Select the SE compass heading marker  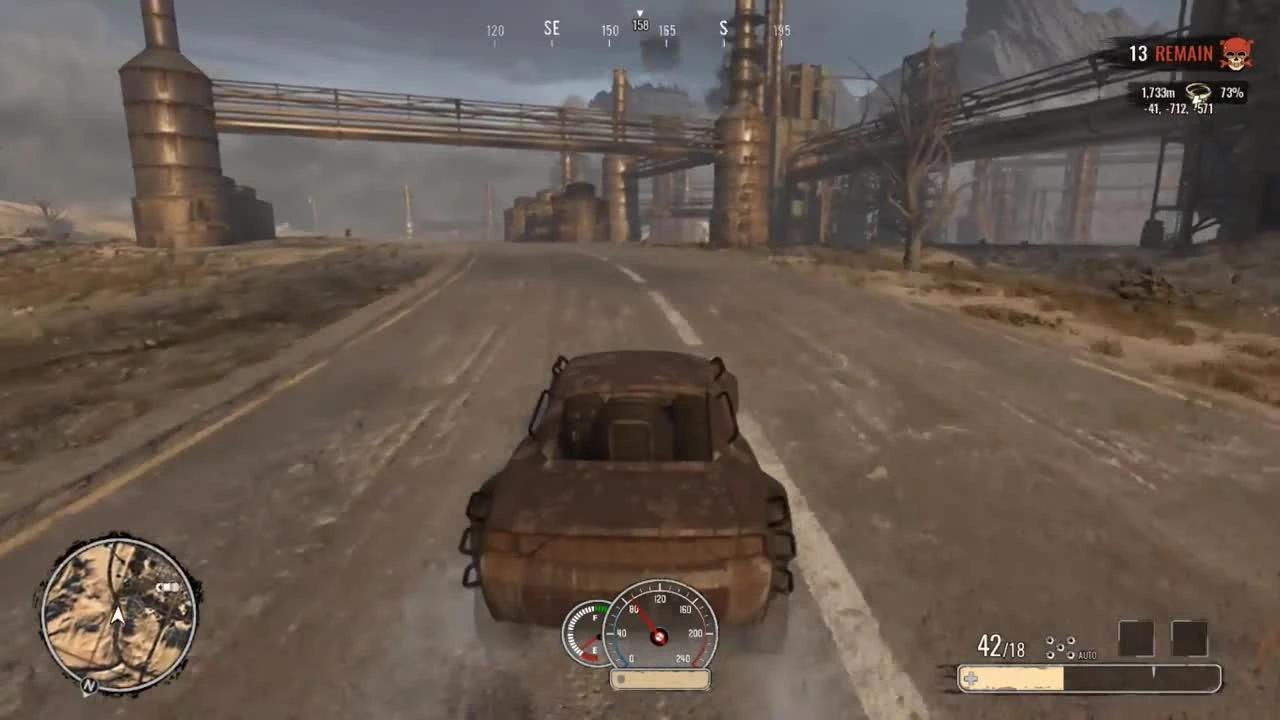tap(552, 28)
